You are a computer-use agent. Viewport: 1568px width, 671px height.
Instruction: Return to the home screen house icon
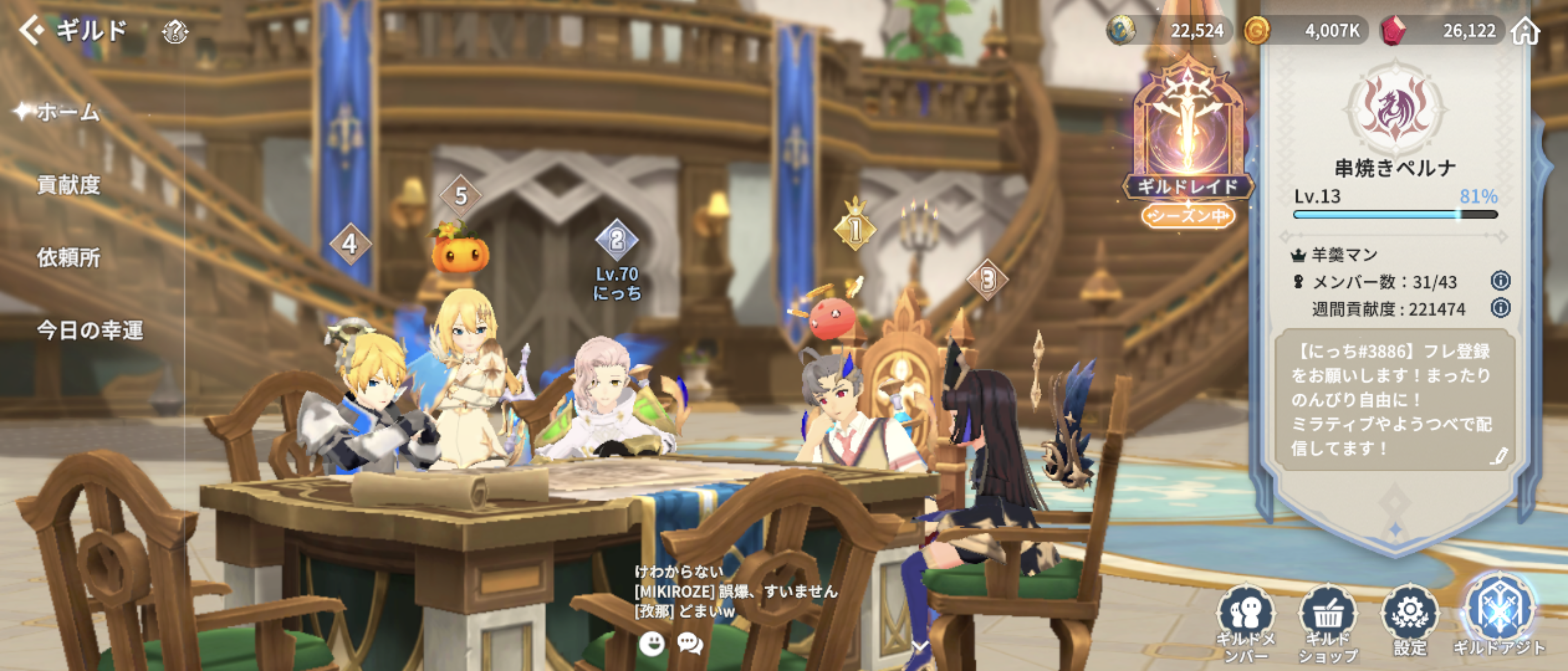1526,31
